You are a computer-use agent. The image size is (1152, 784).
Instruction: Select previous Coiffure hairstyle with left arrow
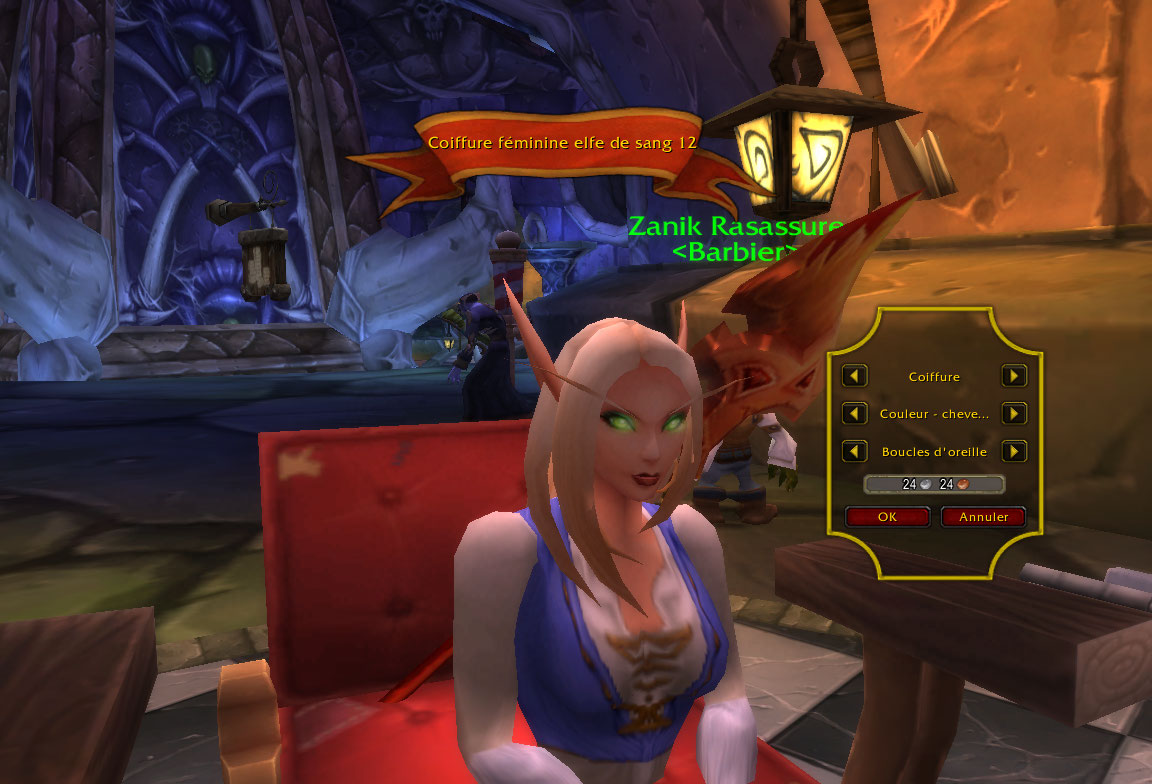tap(854, 376)
